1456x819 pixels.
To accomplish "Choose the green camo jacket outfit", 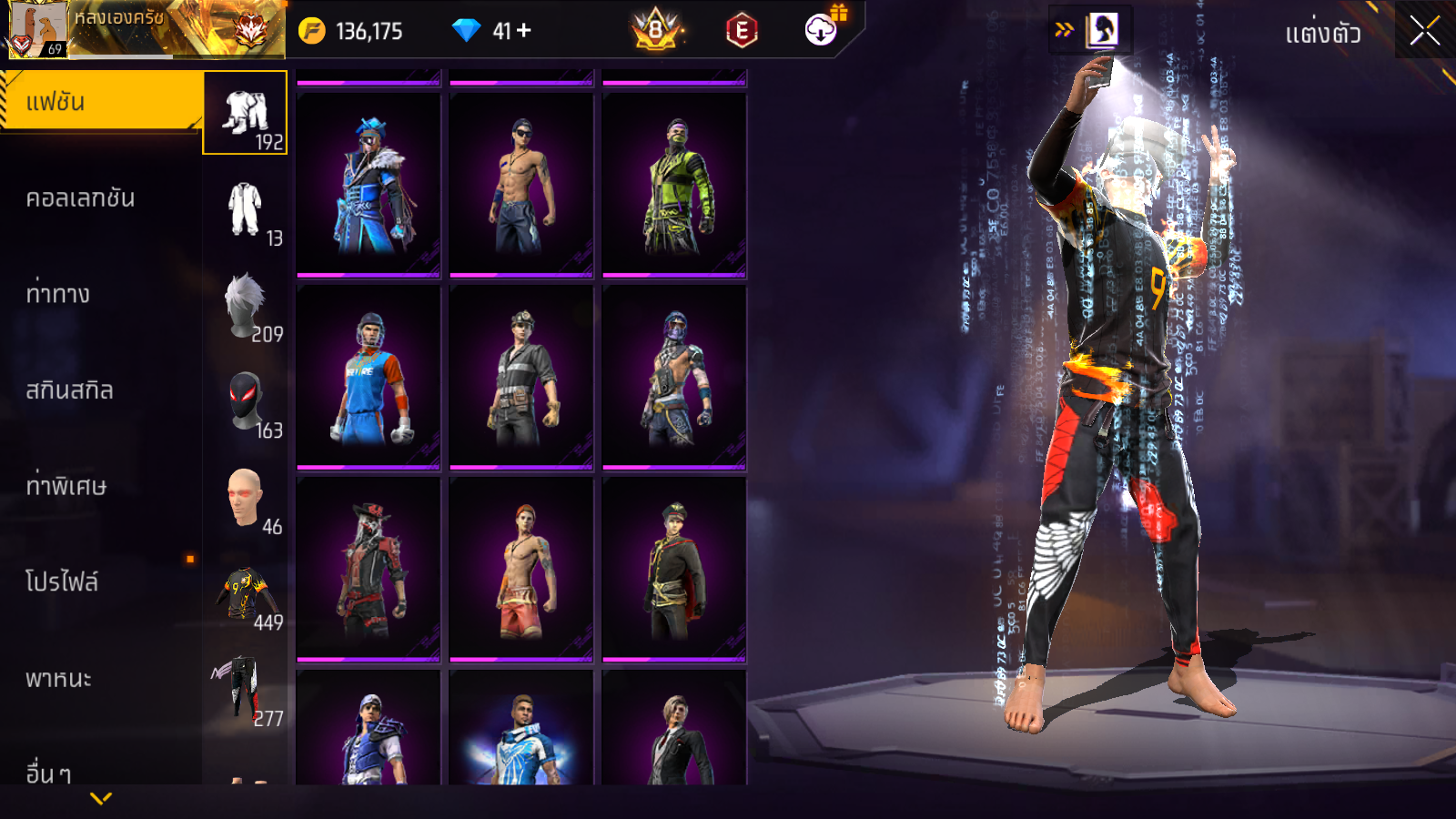I will [x=674, y=185].
